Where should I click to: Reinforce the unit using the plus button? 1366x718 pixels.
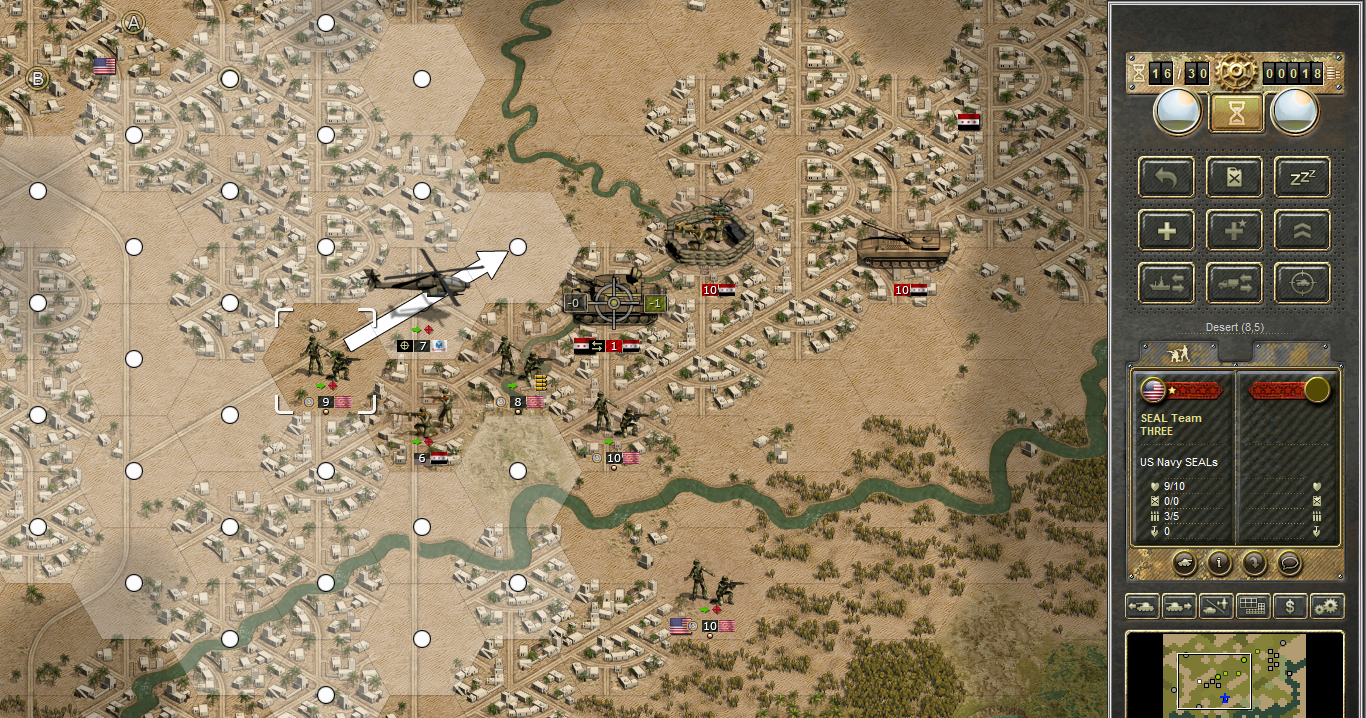(x=1167, y=231)
